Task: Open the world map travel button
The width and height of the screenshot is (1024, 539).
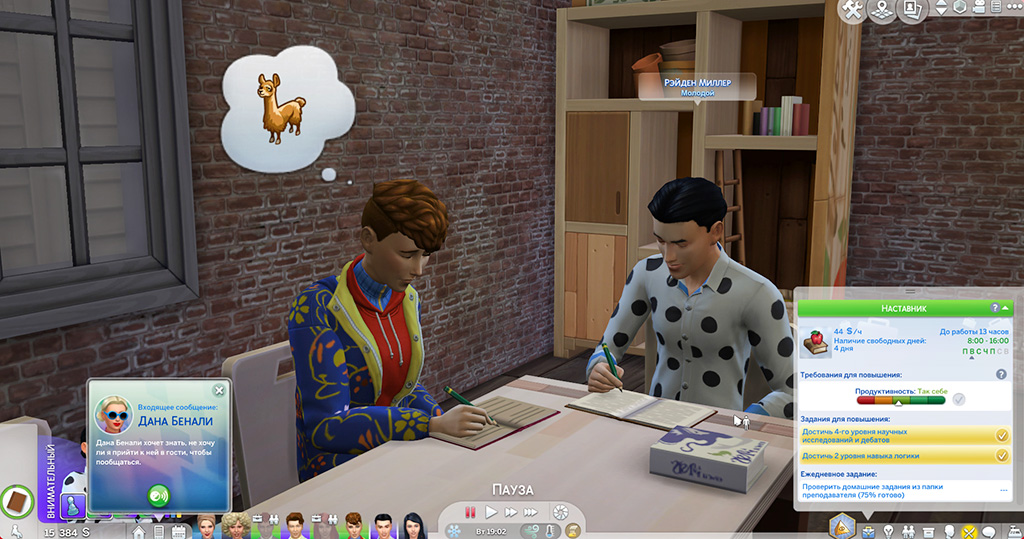Action: tap(882, 10)
